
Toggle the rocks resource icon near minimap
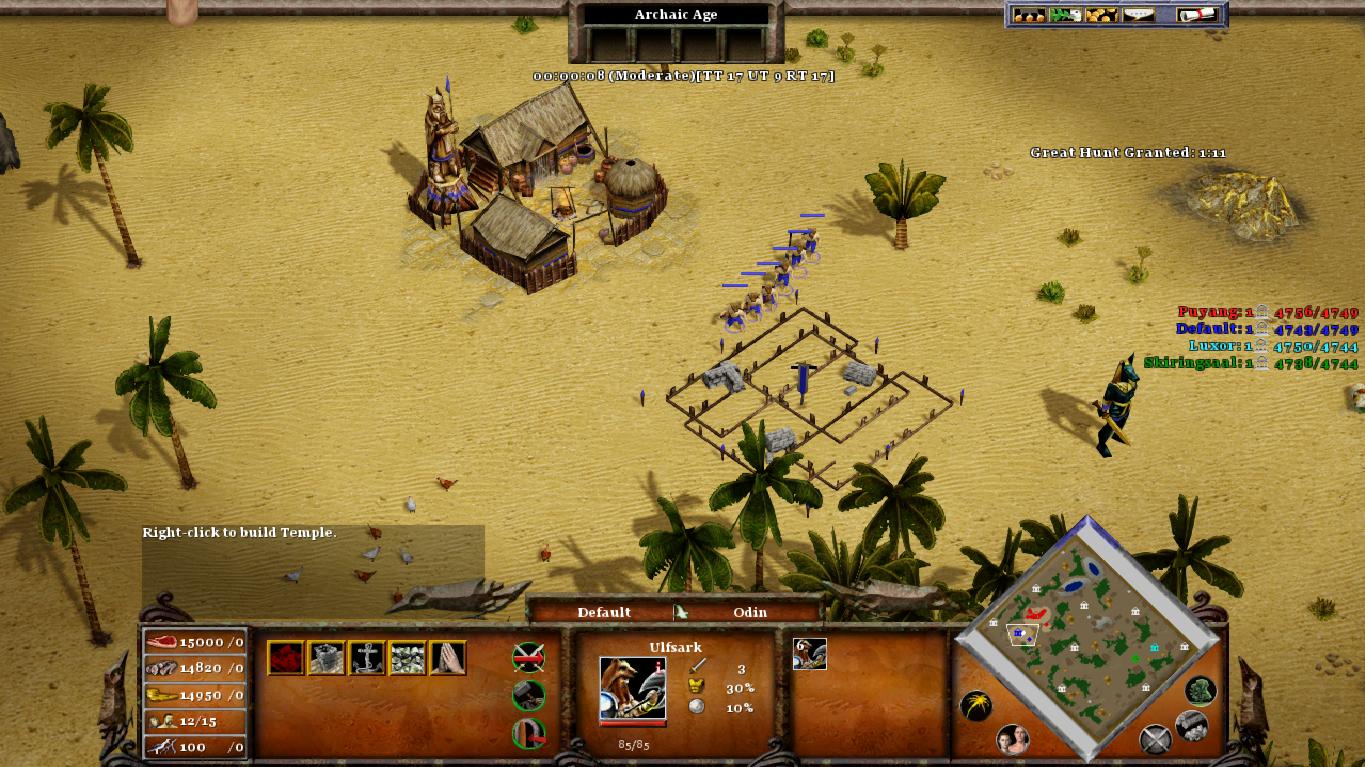(x=1192, y=727)
